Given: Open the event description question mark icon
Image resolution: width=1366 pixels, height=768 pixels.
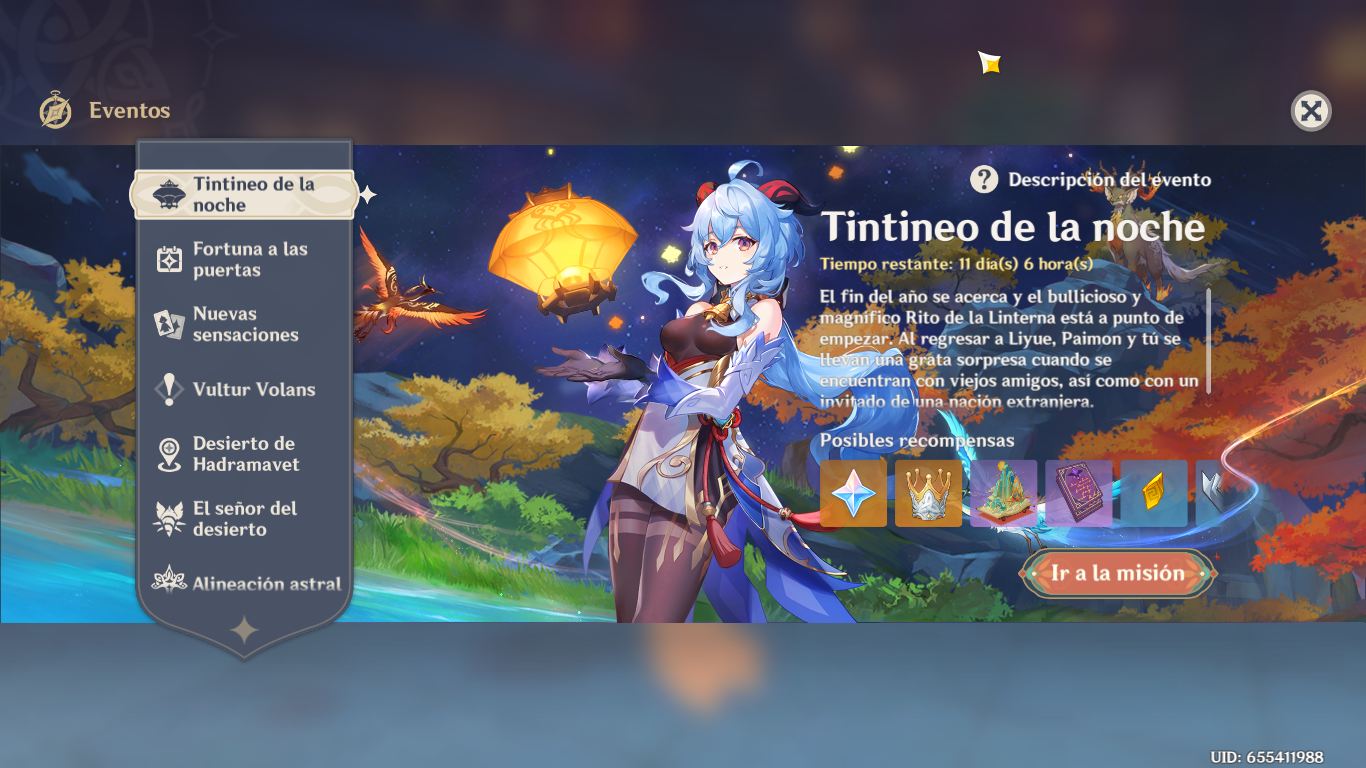Looking at the screenshot, I should coord(984,180).
